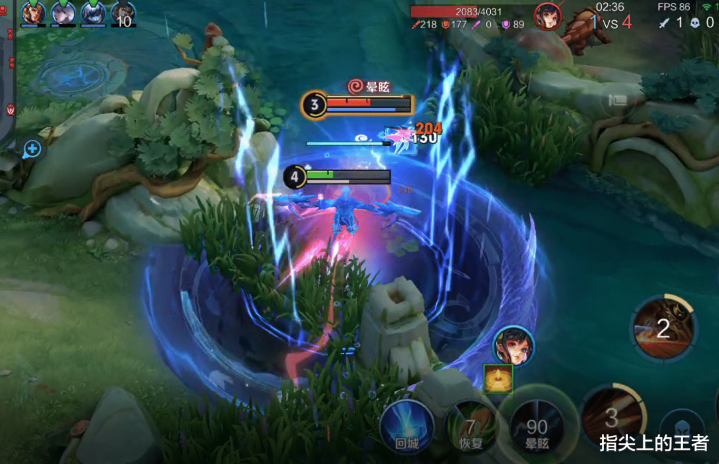Use the 恢复 restore spell
719x464 pixels.
470,424
